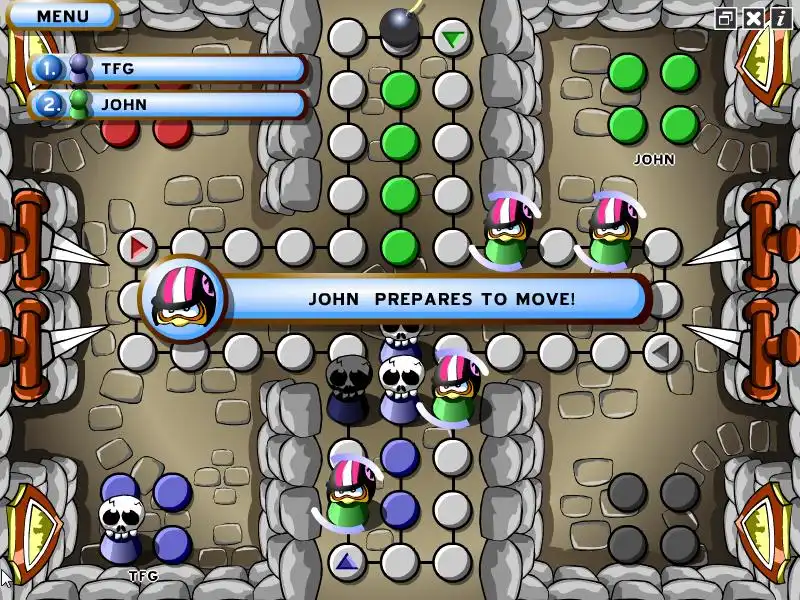Pick the gray left-arrow board tile
Viewport: 800px width, 600px height.
point(661,351)
